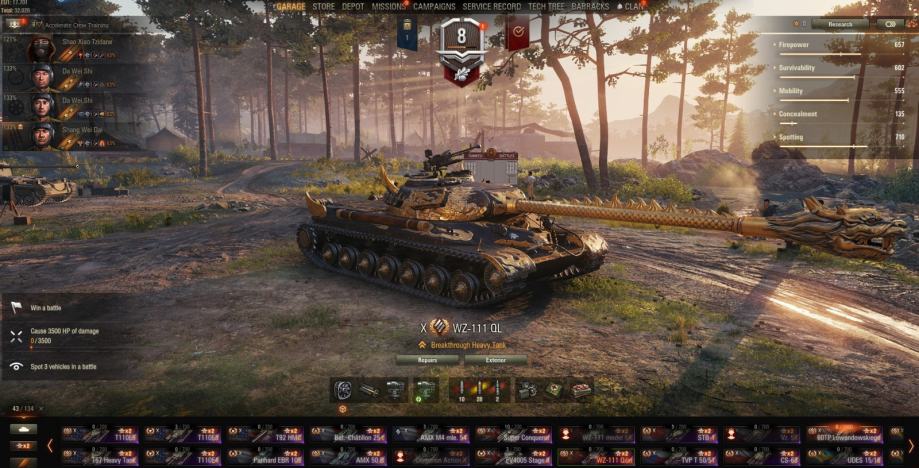Screen dimensions: 919x468
Task: Open the Service Record tab
Action: pyautogui.click(x=491, y=6)
